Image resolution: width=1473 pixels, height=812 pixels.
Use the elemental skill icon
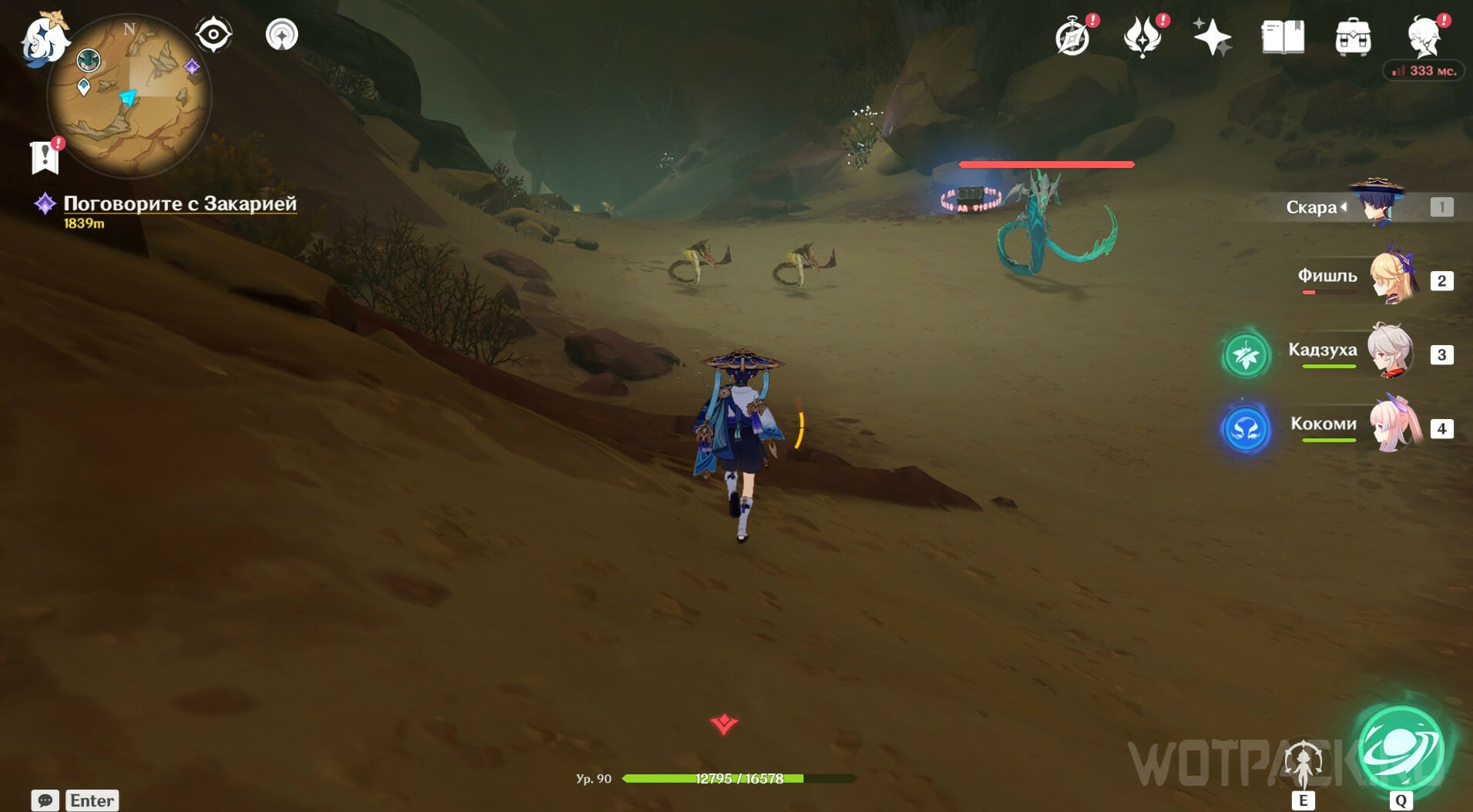1303,764
